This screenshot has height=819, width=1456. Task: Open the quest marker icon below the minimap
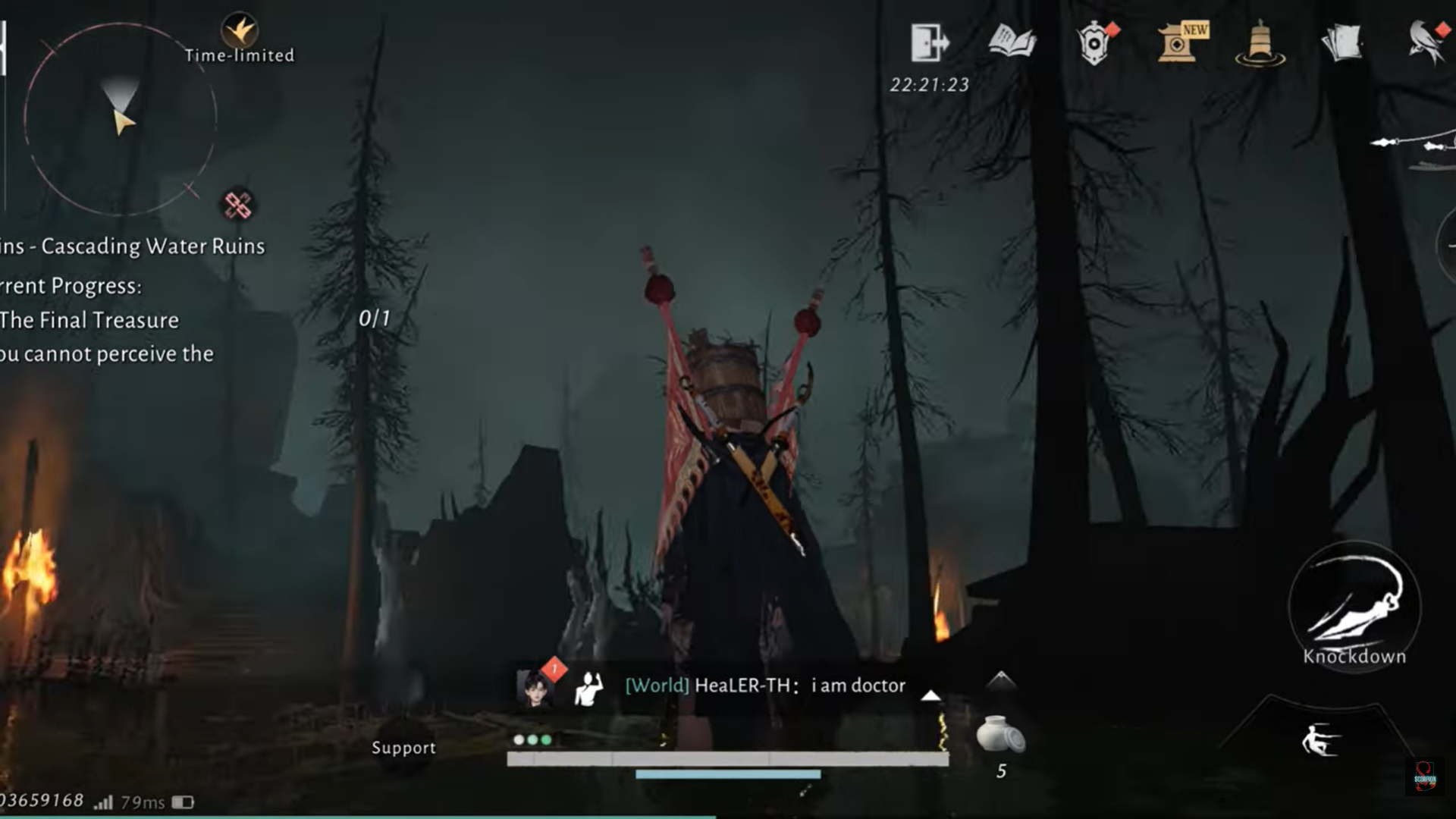click(x=237, y=202)
